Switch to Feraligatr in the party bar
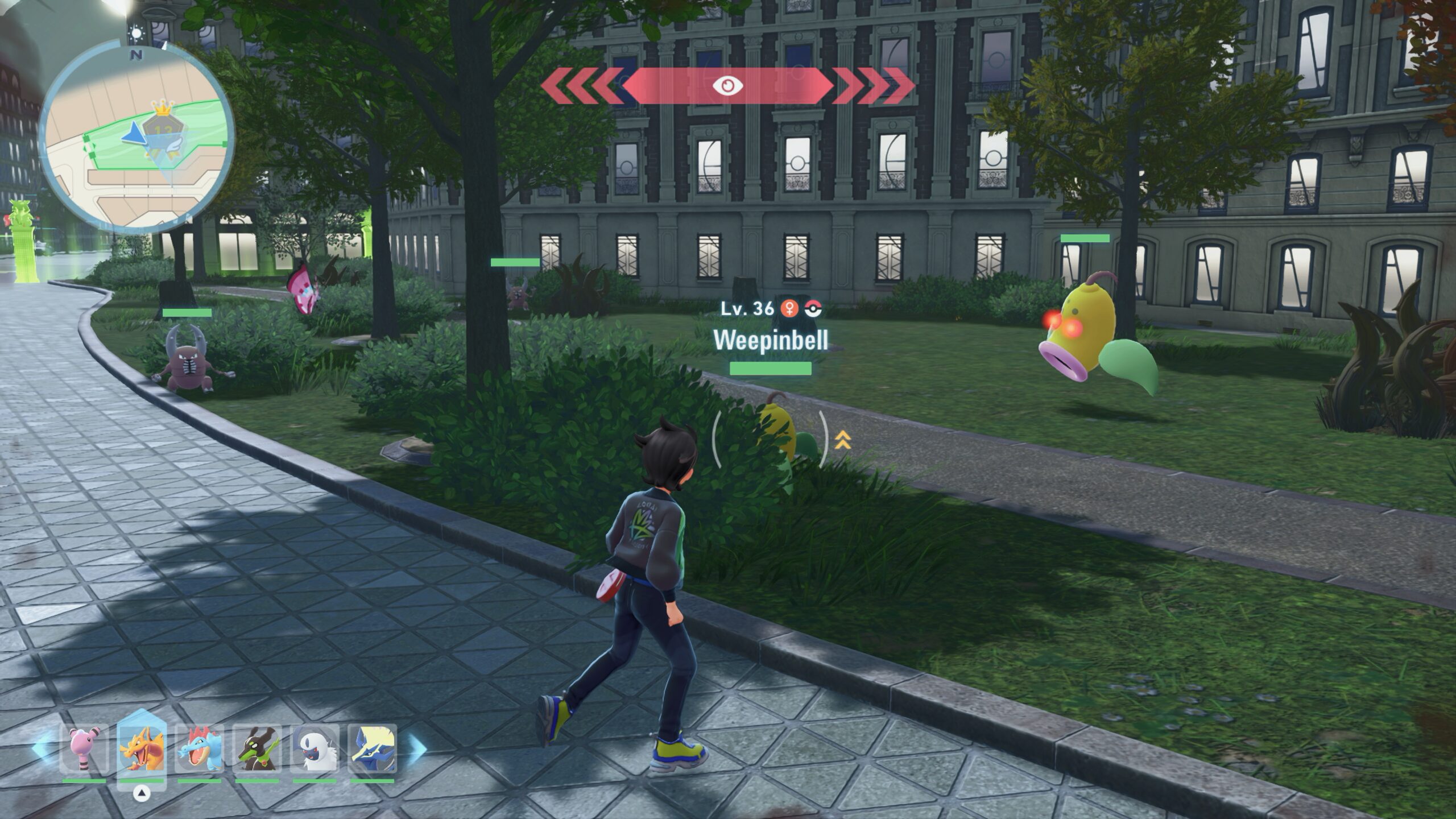This screenshot has width=1456, height=819. point(199,749)
